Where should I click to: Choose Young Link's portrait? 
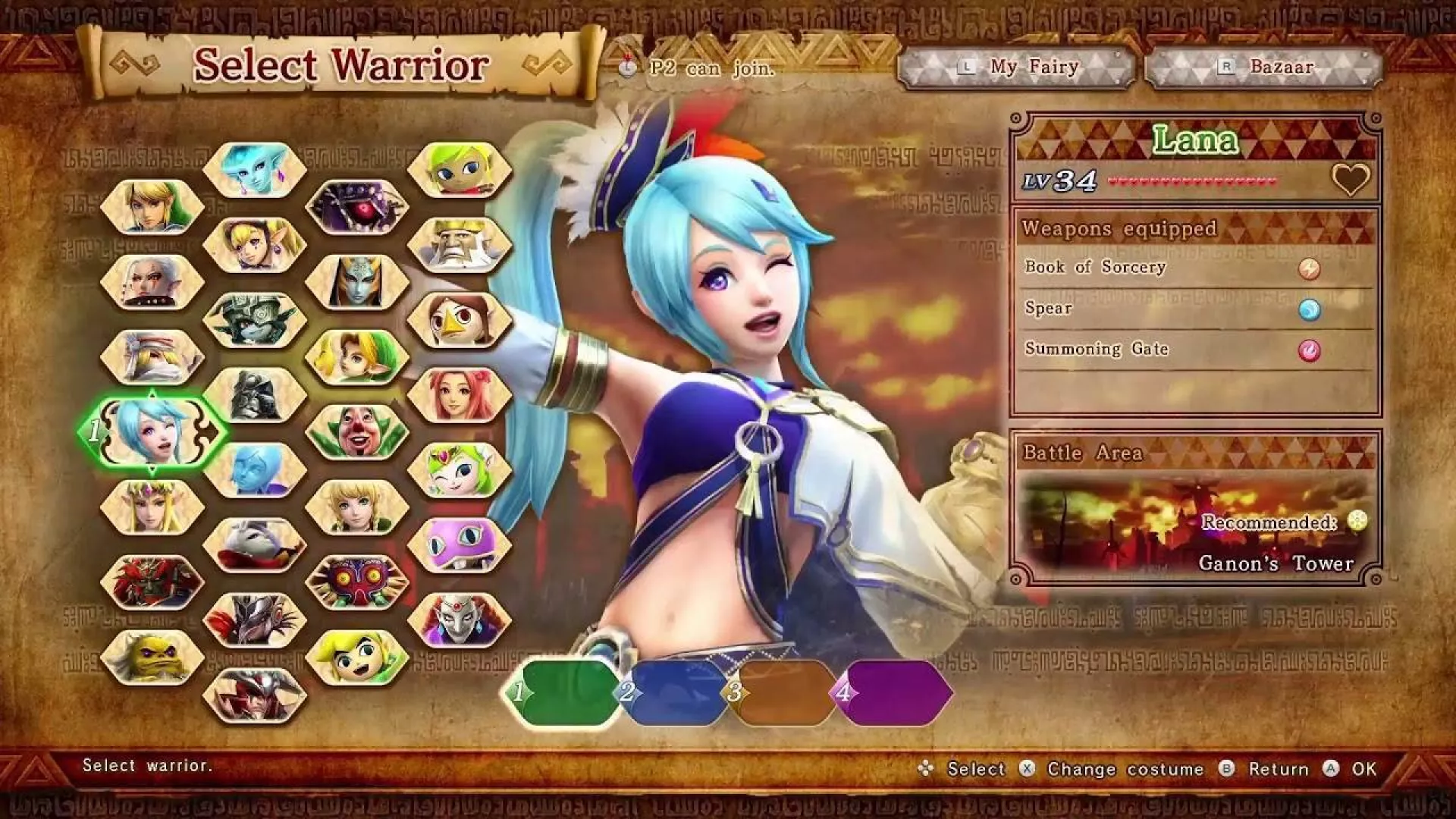[357, 356]
